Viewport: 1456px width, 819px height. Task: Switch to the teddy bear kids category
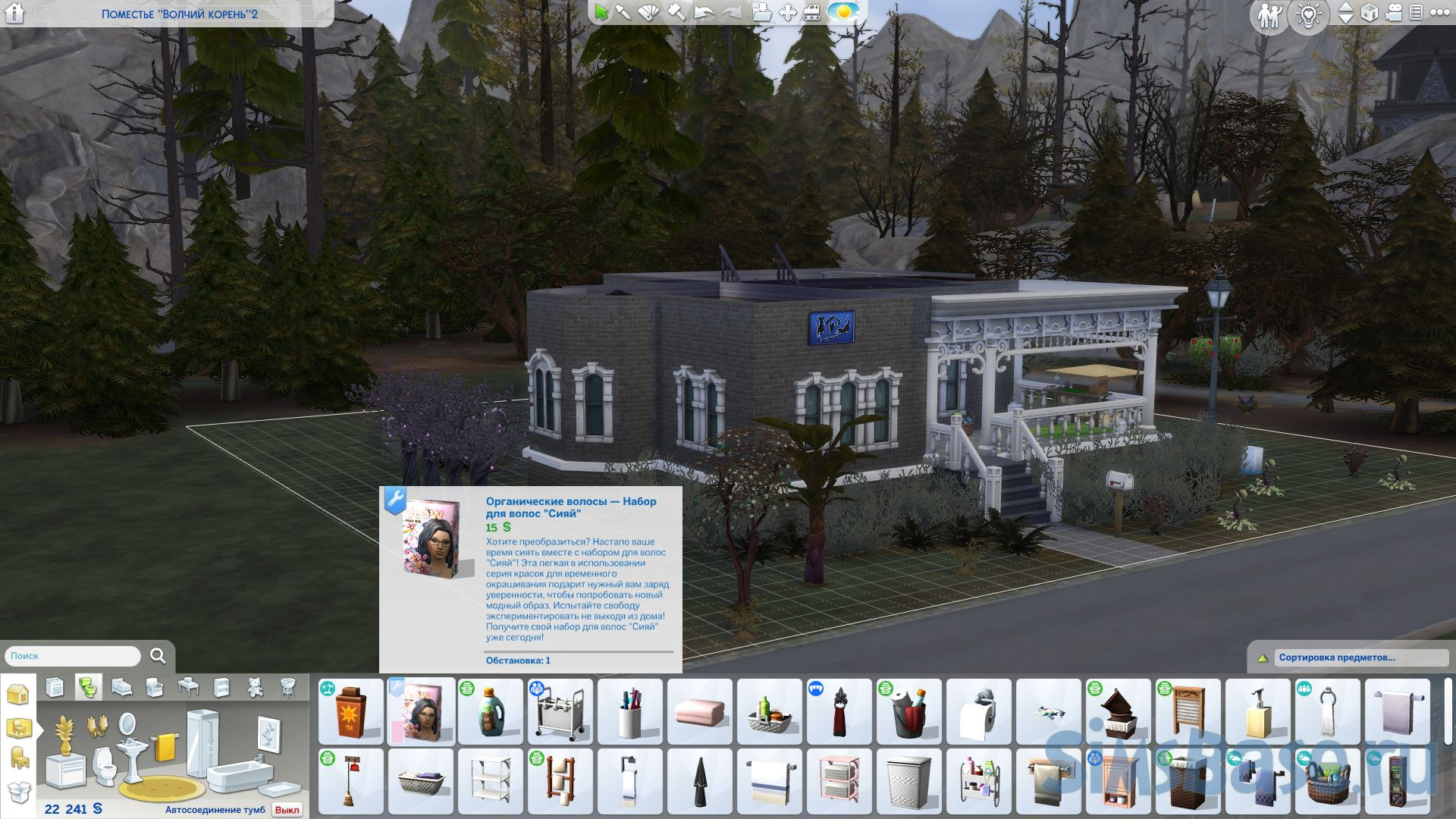pos(256,688)
